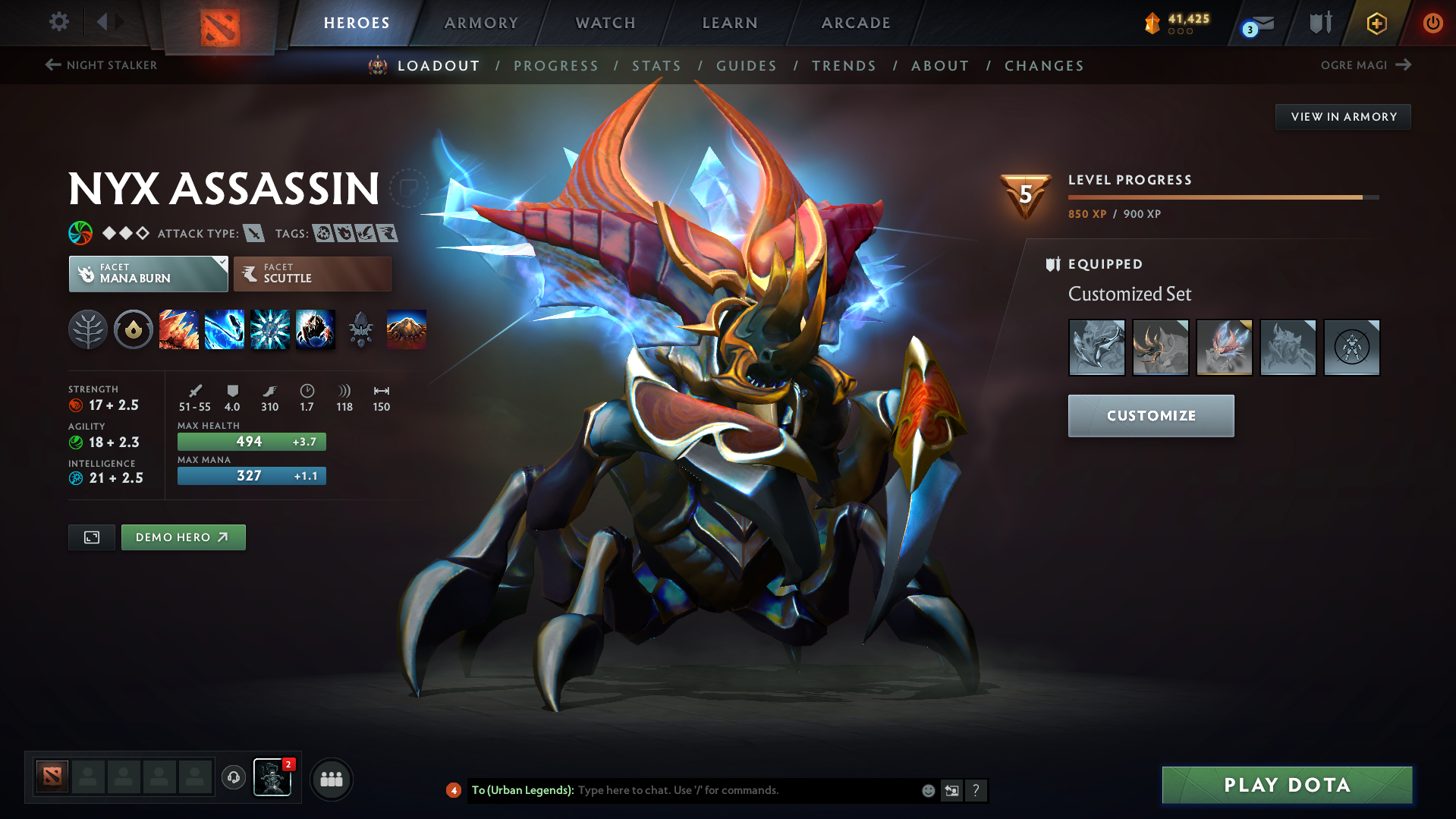Open the emoticon picker in chat bar
This screenshot has height=819, width=1456.
[x=928, y=790]
